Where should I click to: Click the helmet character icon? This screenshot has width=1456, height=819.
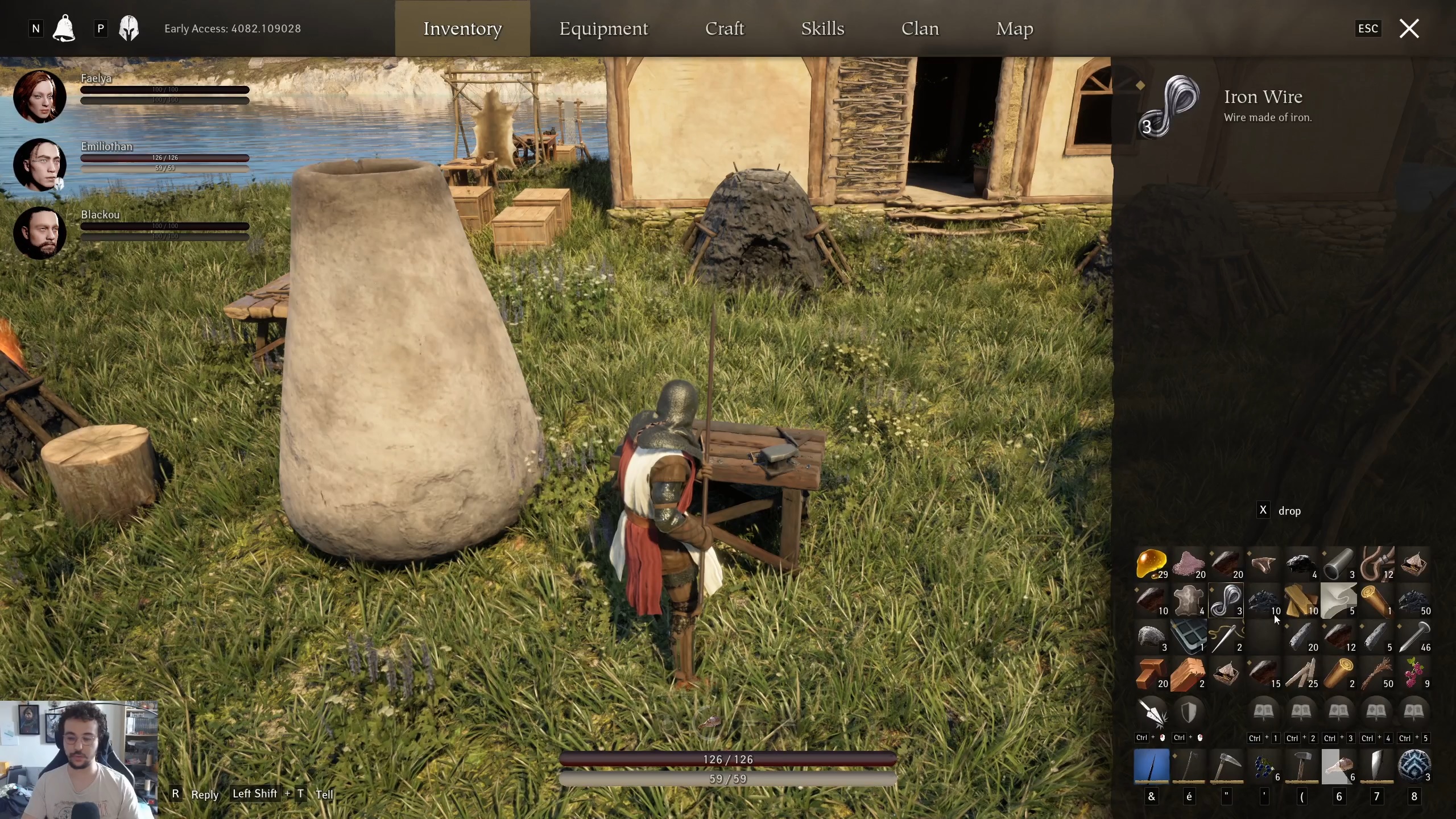(129, 28)
